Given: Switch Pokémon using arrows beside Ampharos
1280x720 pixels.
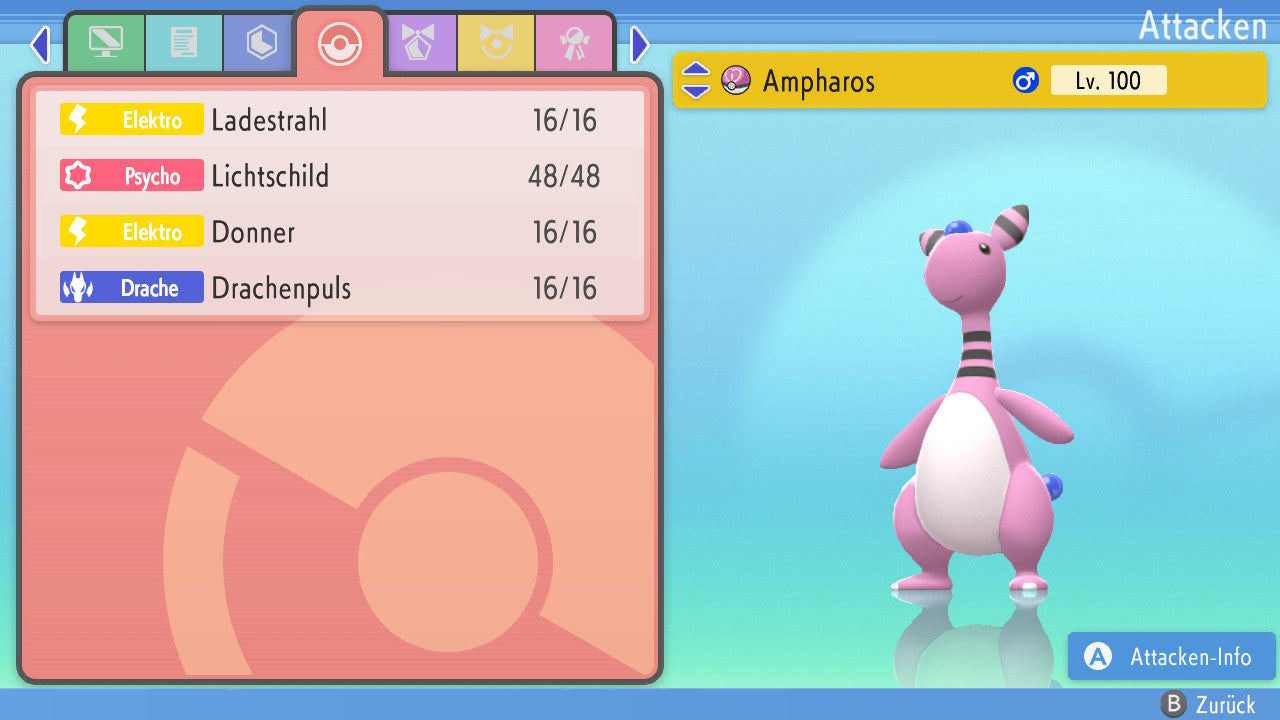Looking at the screenshot, I should (695, 80).
